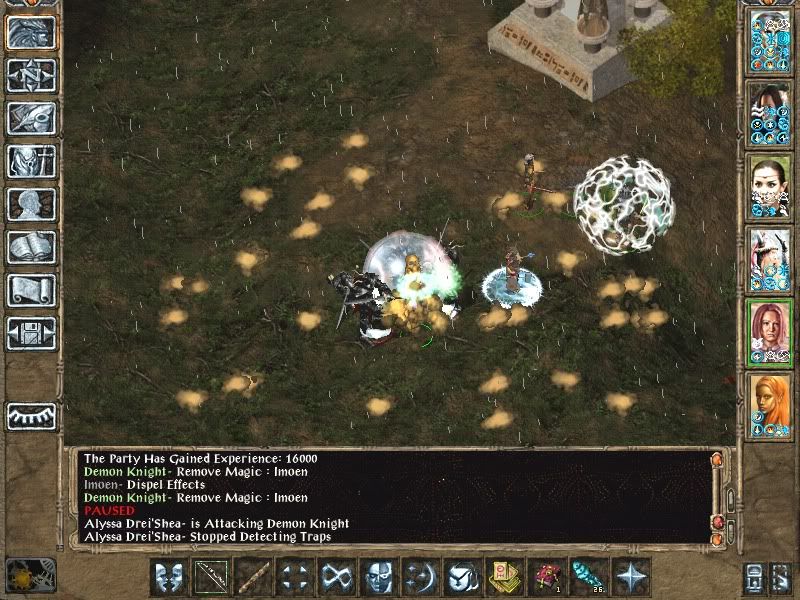
Task: Open the character record sheet
Action: 31,204
